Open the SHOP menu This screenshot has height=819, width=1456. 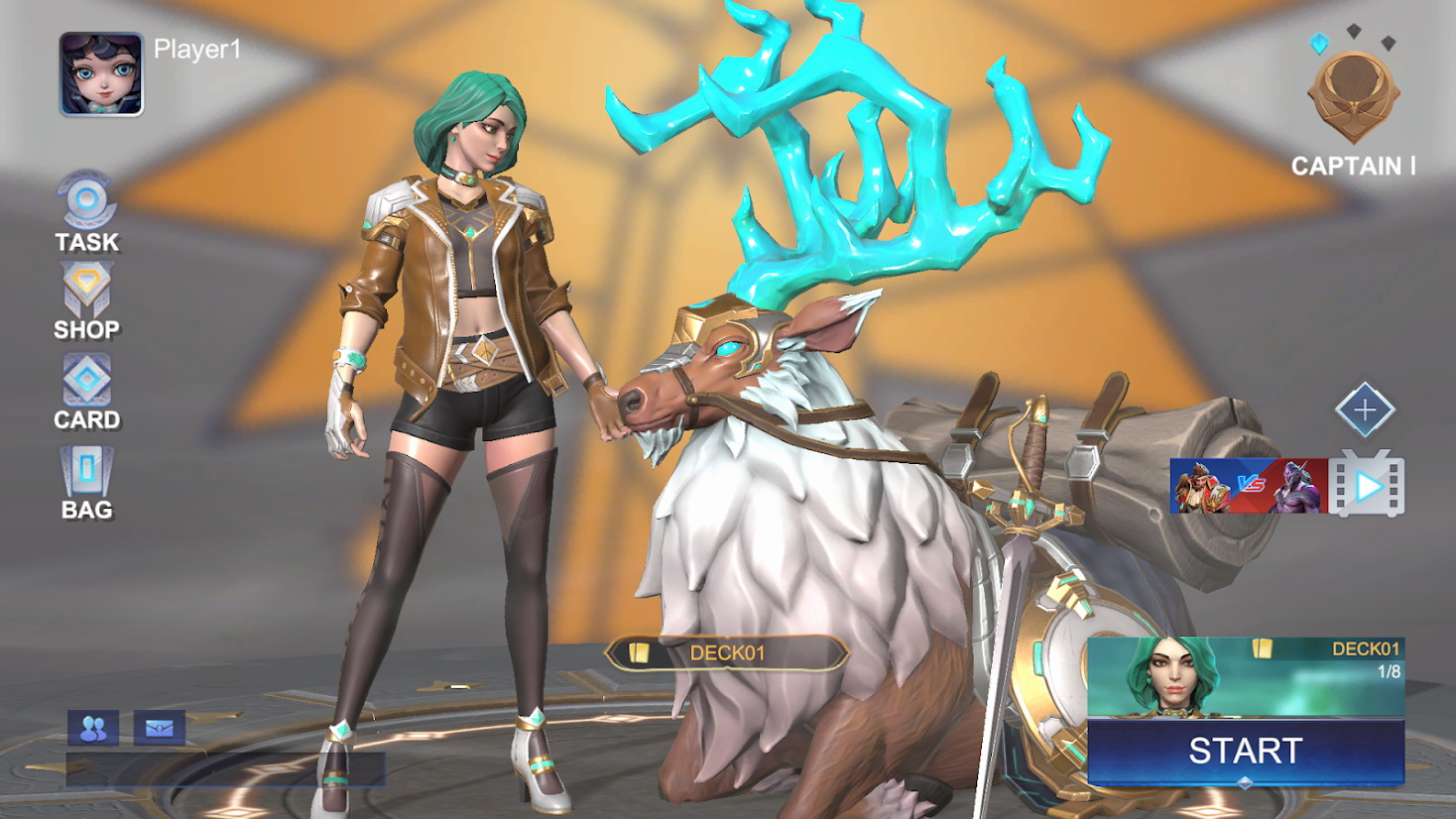click(x=86, y=300)
